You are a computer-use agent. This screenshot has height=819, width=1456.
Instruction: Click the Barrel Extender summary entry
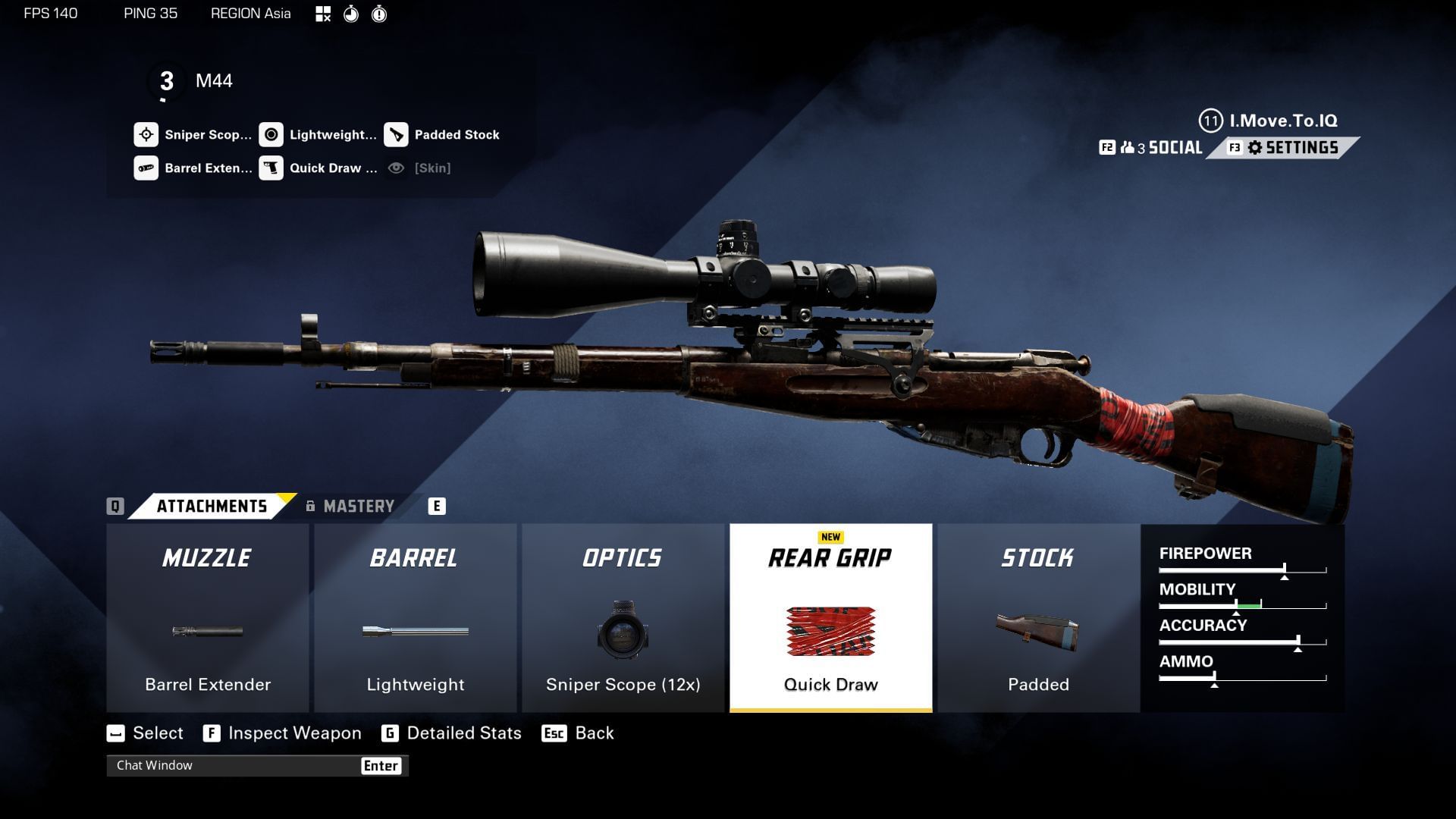click(x=193, y=168)
